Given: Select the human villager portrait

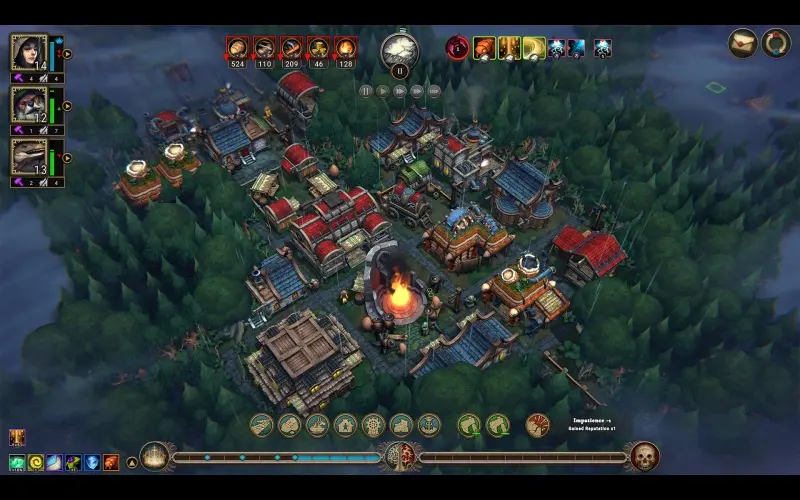Looking at the screenshot, I should click(x=29, y=52).
